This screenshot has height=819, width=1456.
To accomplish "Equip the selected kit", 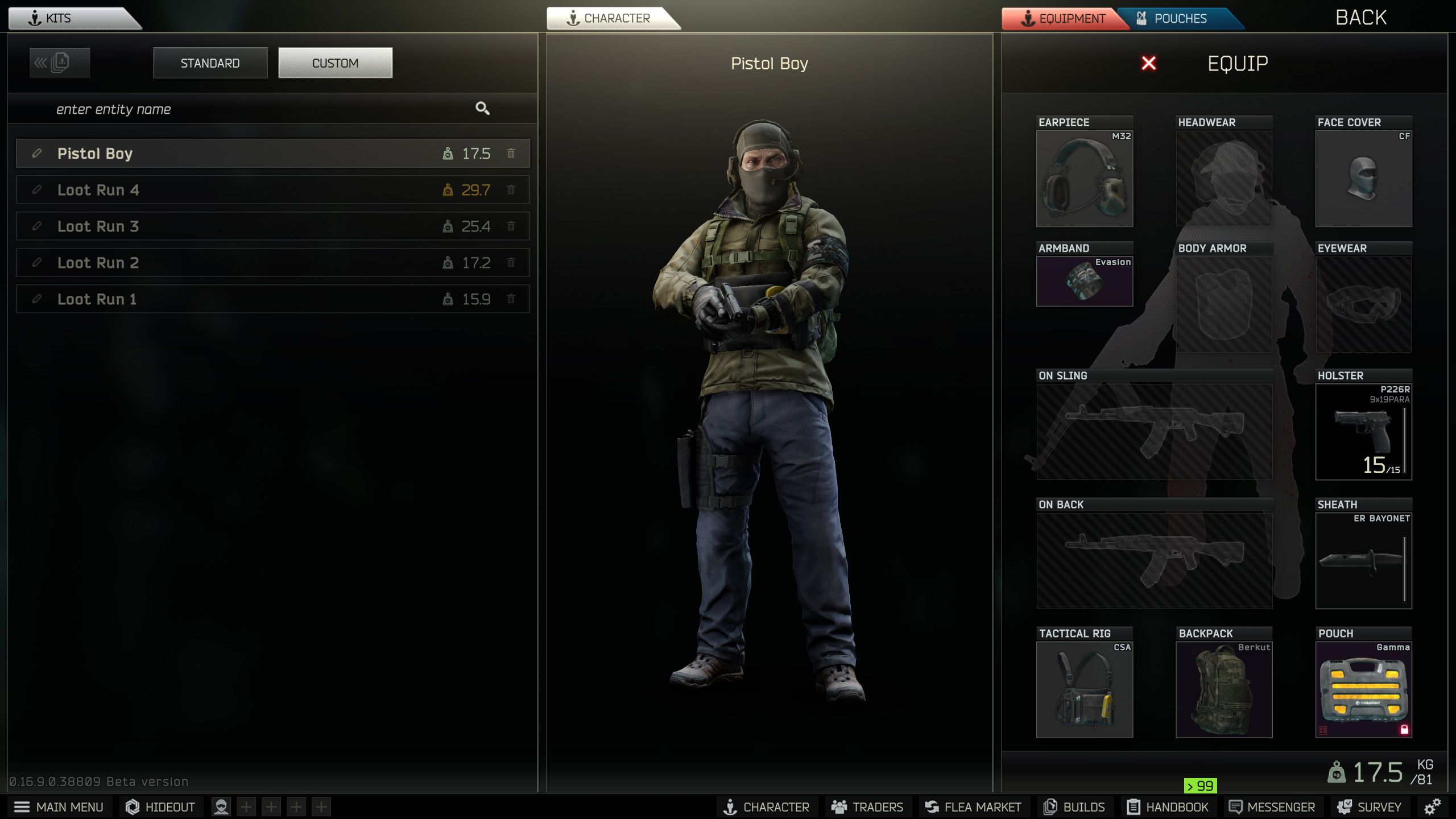I will pyautogui.click(x=1238, y=63).
